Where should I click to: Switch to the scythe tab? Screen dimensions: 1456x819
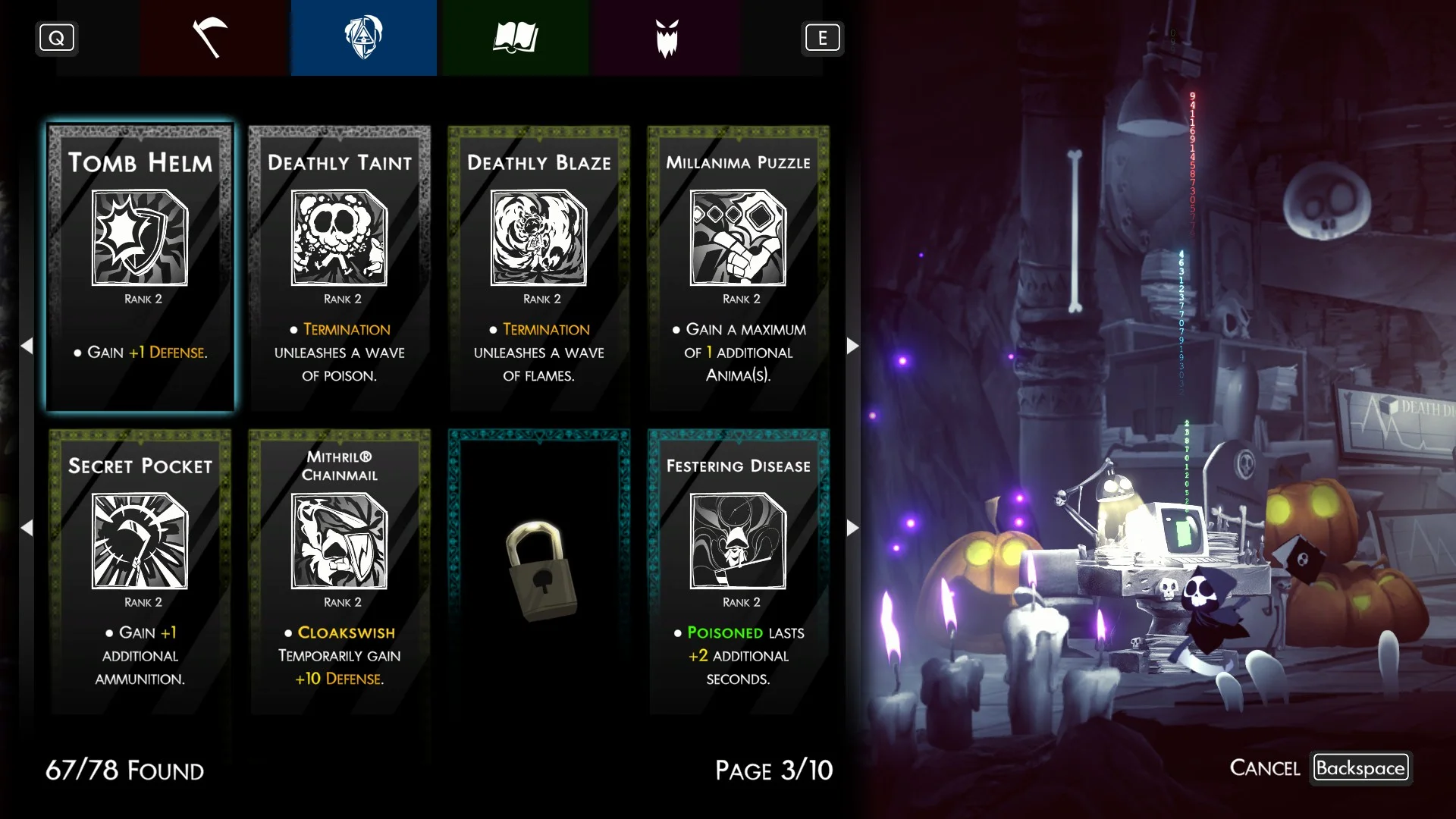210,38
